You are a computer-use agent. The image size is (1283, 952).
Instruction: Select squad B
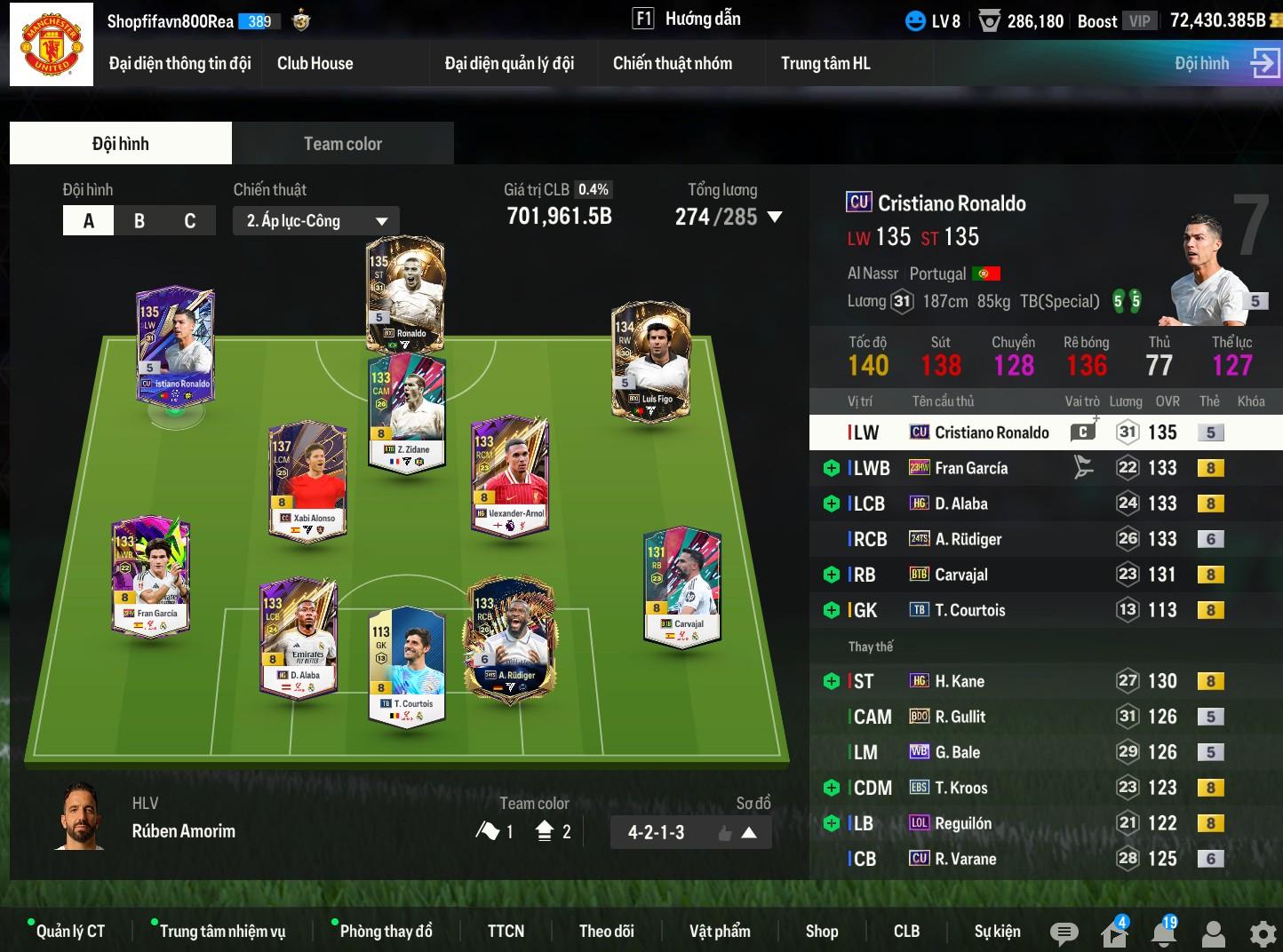tap(139, 221)
